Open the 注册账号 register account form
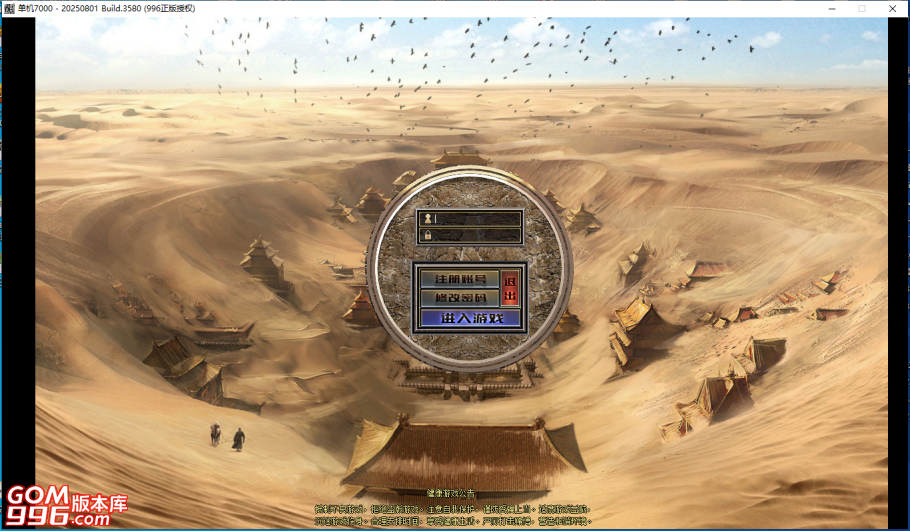The width and height of the screenshot is (910, 531). tap(459, 279)
